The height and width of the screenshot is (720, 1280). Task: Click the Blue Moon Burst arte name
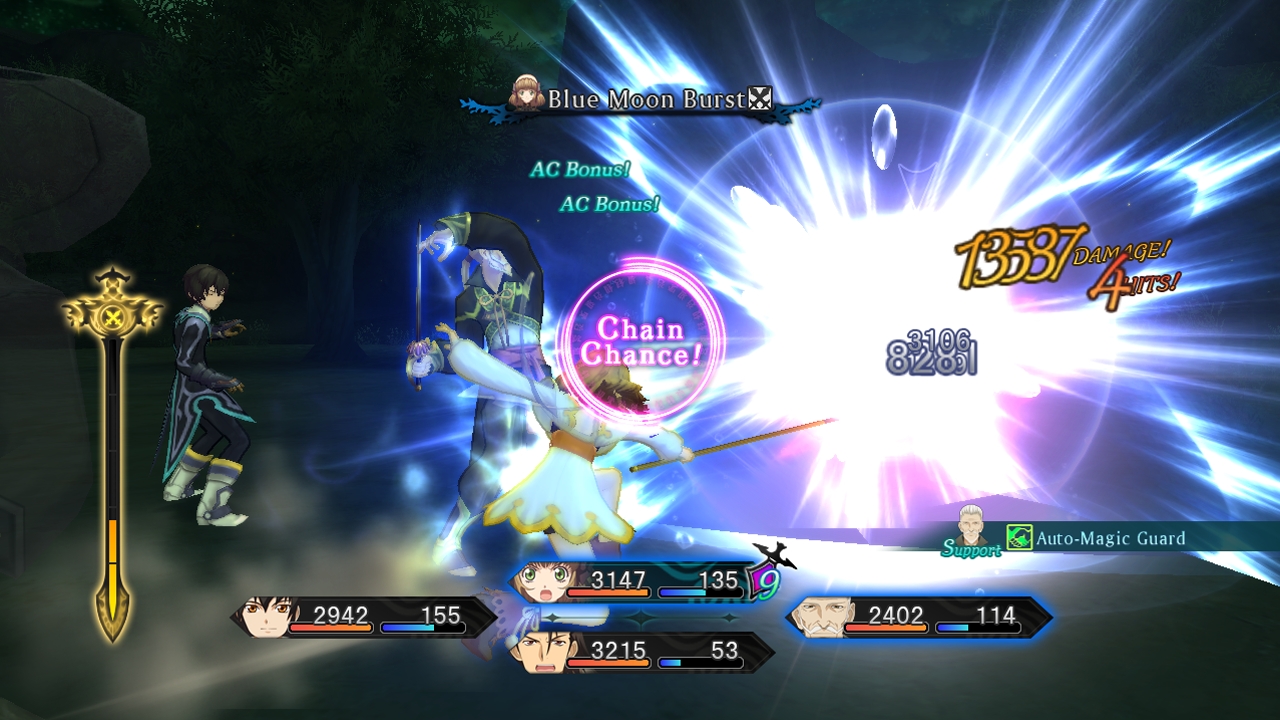pyautogui.click(x=646, y=101)
